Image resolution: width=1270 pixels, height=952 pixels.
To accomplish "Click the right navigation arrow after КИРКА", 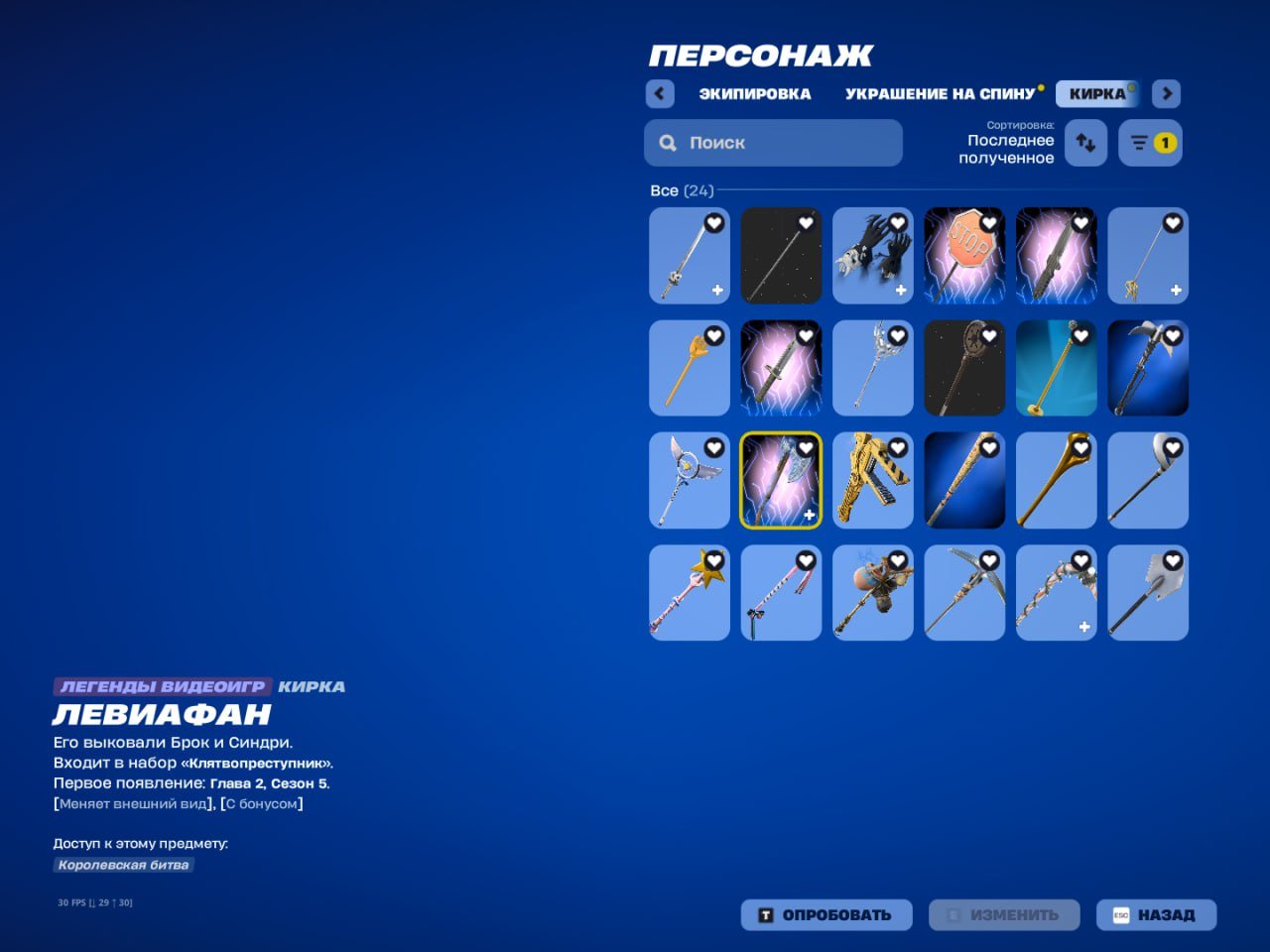I will [1166, 93].
